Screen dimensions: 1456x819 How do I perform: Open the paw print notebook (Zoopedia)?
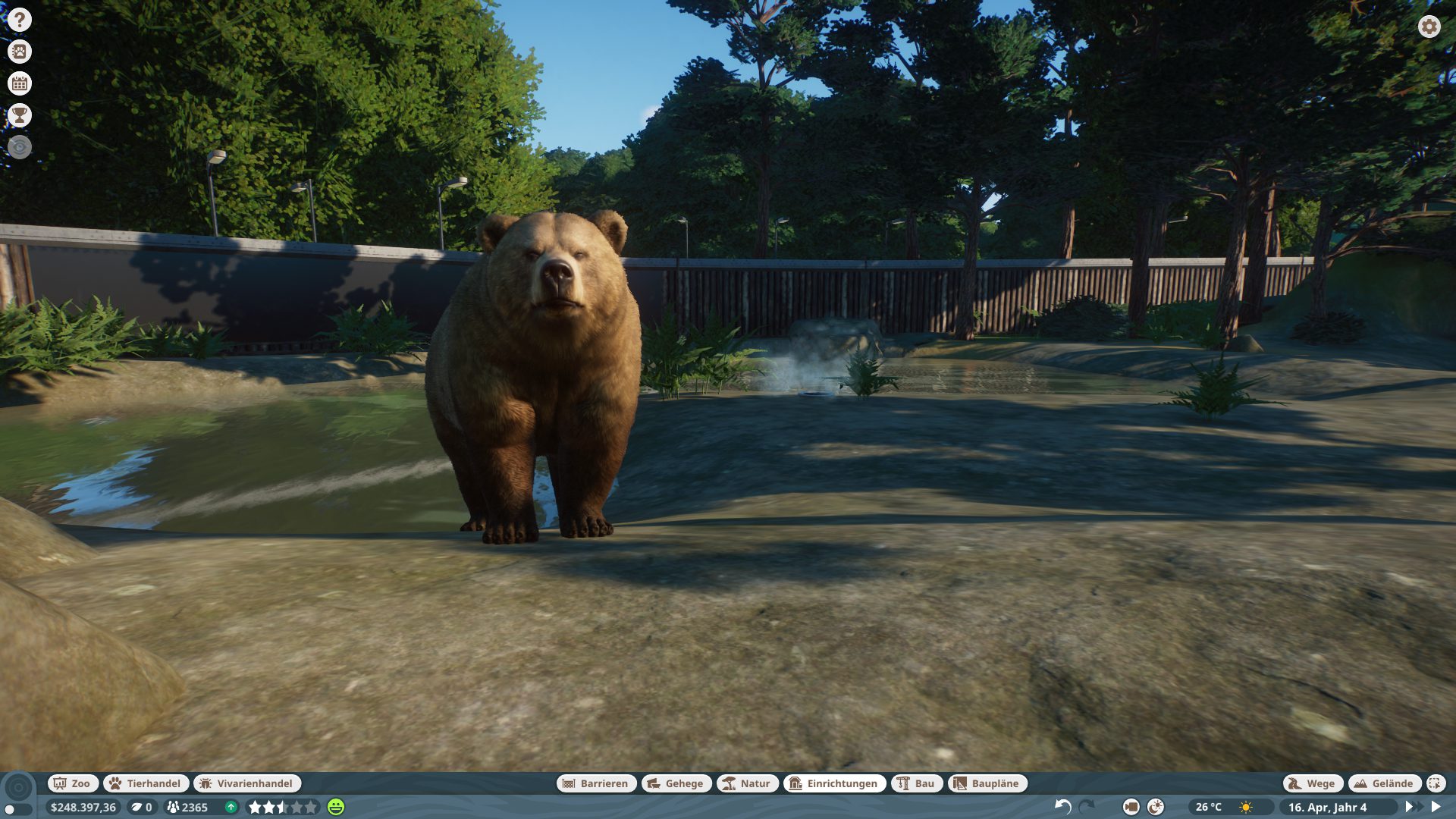[20, 52]
